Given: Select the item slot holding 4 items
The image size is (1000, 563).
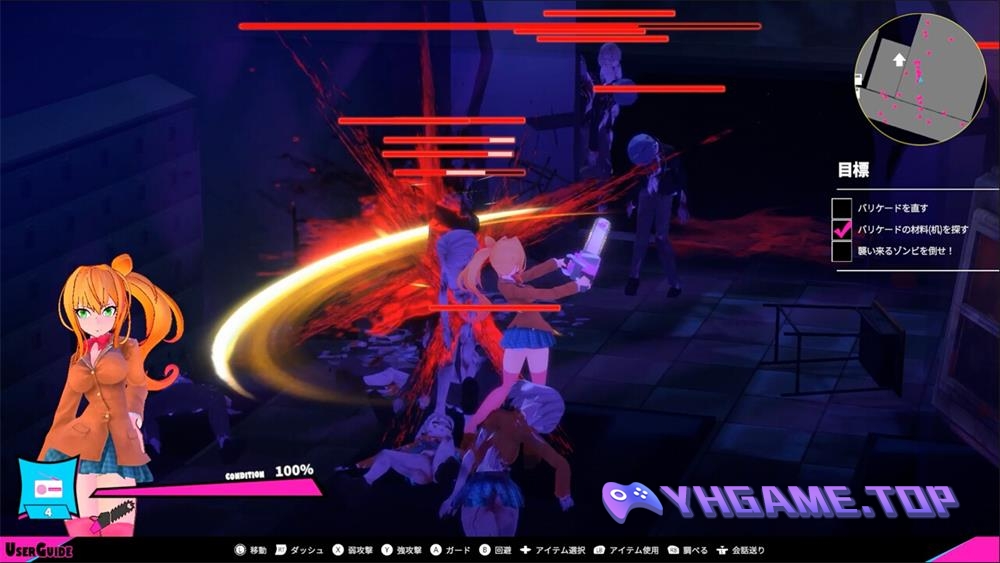Looking at the screenshot, I should (x=47, y=490).
